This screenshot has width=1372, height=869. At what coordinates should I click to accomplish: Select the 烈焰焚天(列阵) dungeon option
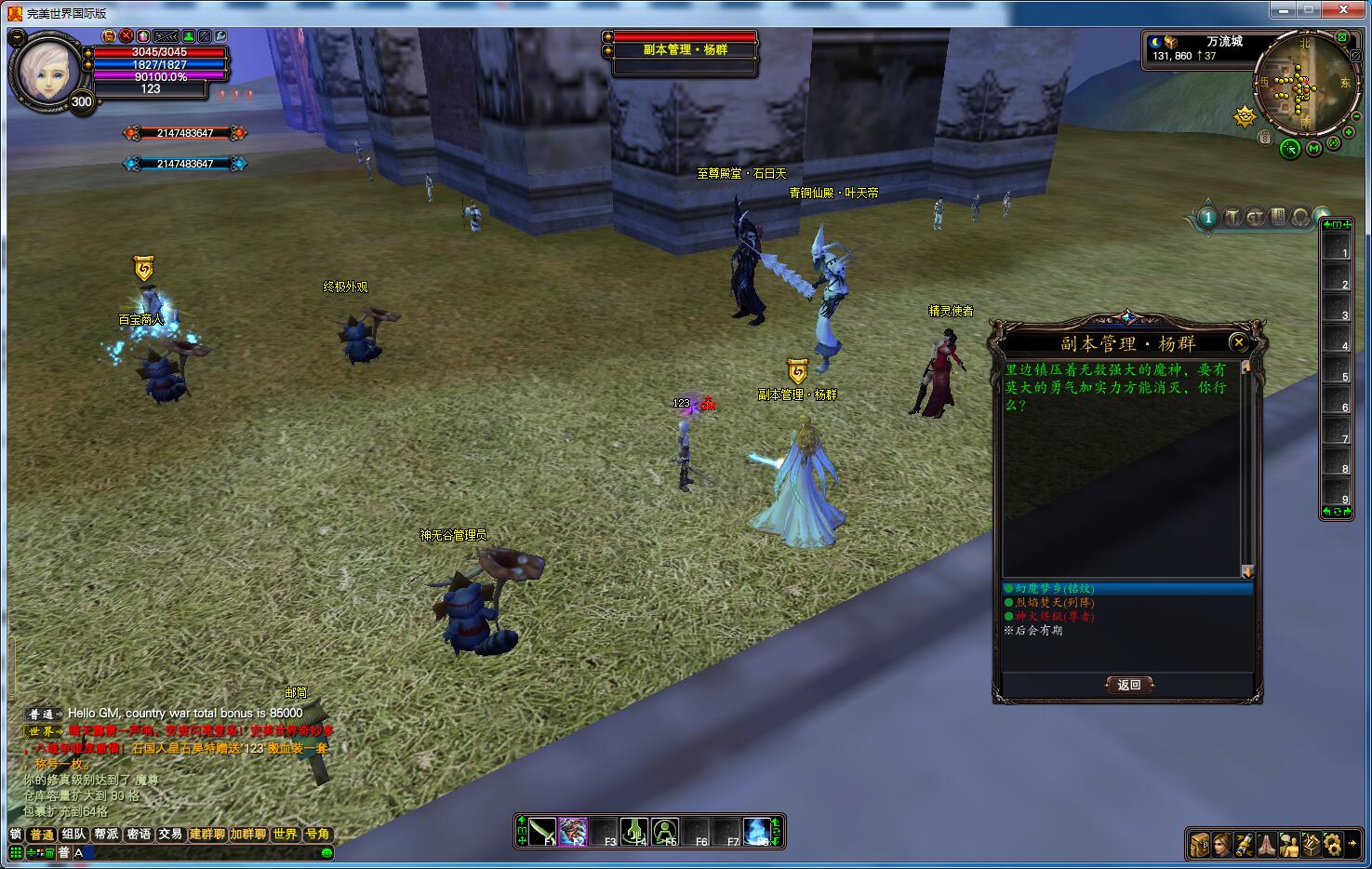pos(1055,603)
